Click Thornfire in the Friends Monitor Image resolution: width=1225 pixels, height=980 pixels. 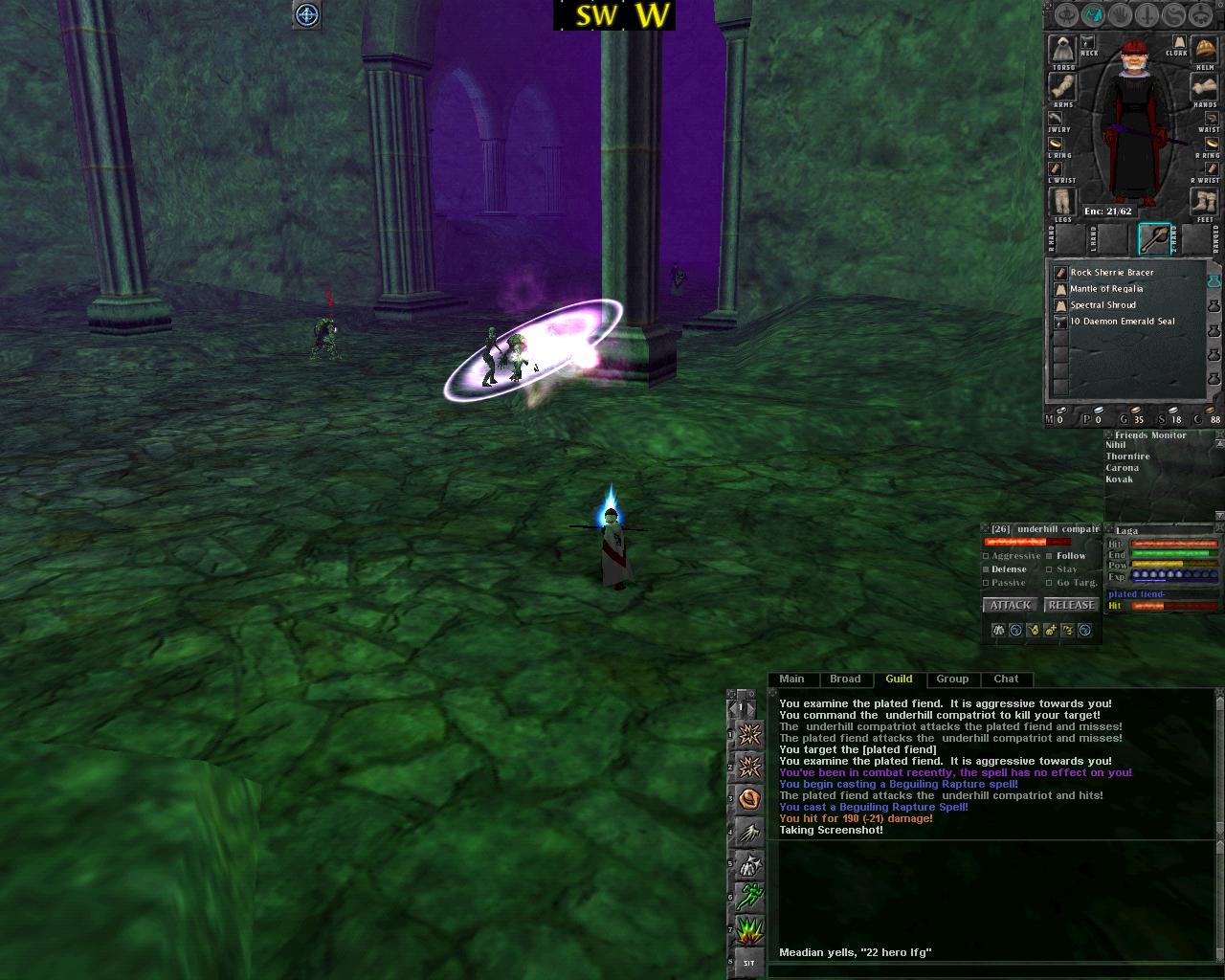(1127, 457)
